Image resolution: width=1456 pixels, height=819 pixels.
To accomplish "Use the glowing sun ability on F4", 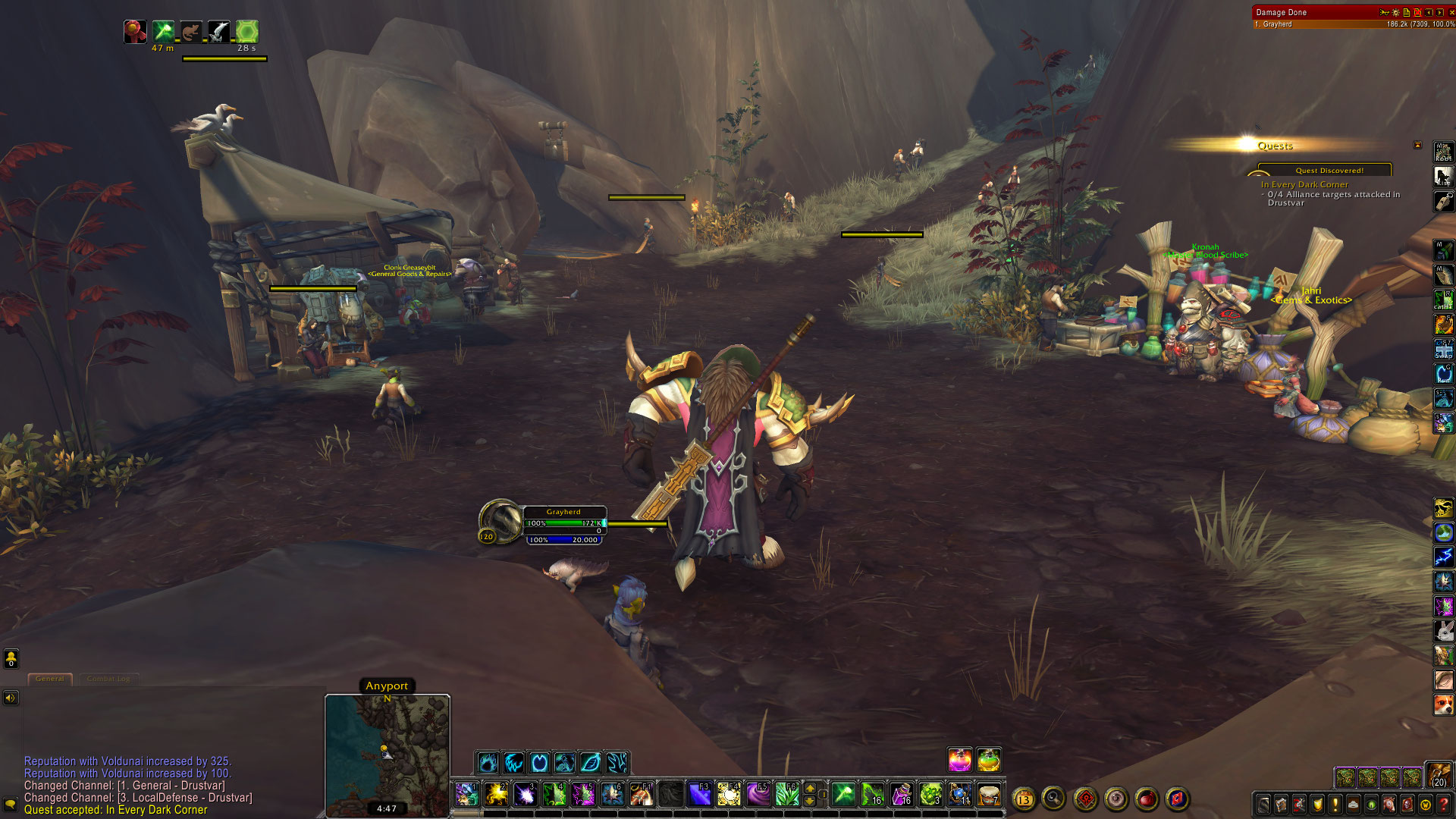I will pos(729,794).
